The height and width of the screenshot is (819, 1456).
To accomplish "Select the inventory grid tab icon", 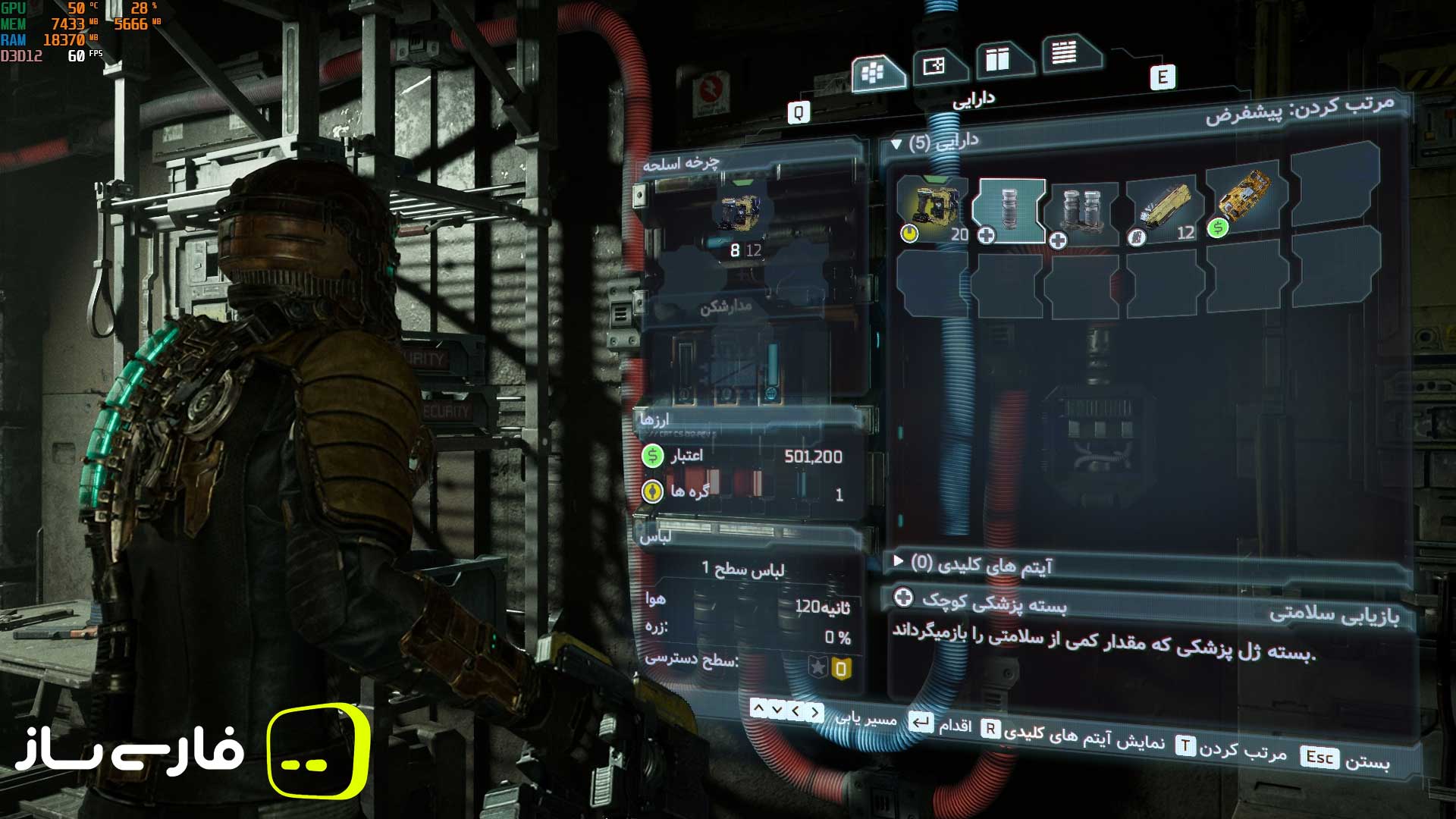I will (872, 72).
